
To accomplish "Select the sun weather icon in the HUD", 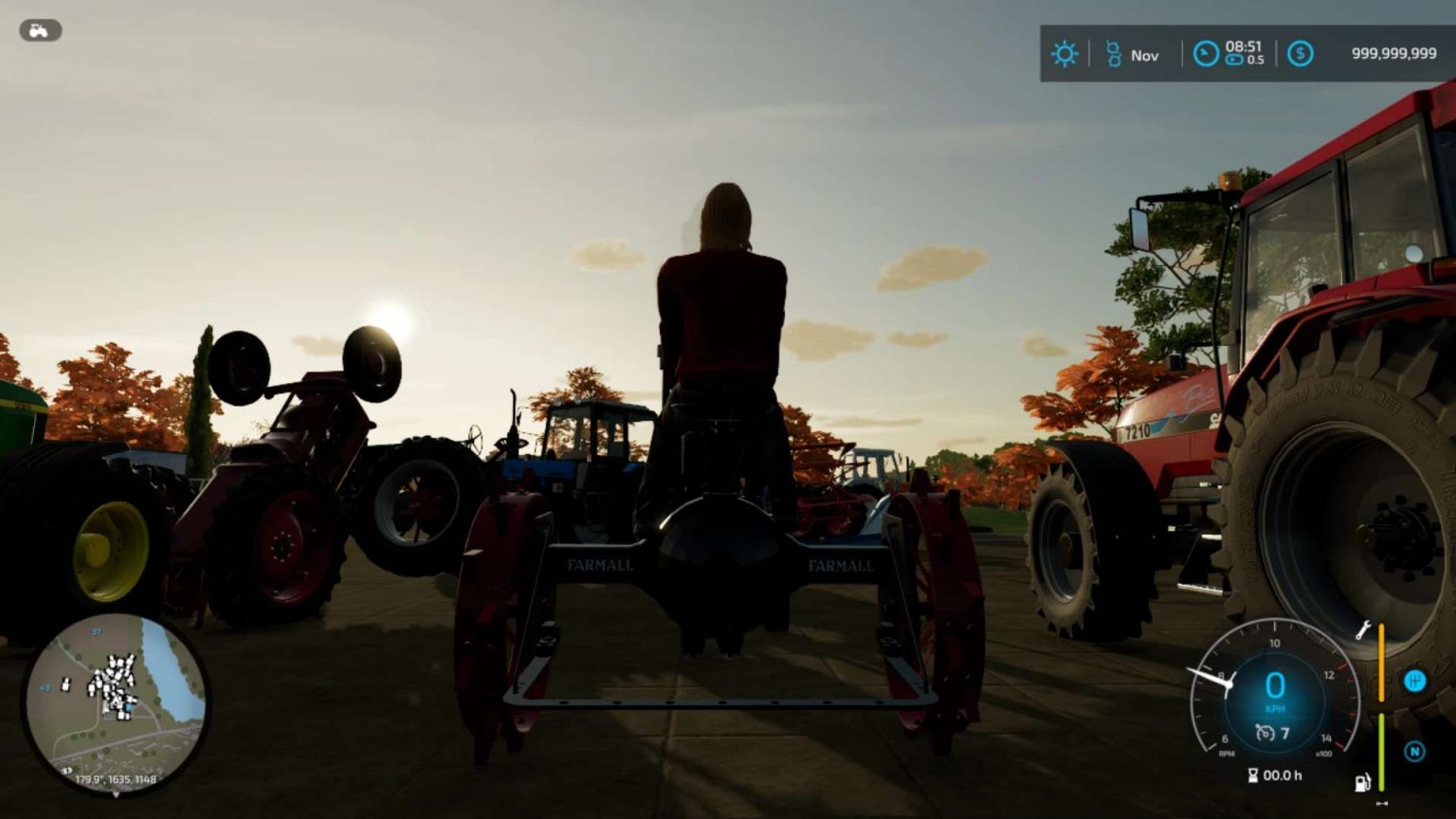I will (1065, 54).
